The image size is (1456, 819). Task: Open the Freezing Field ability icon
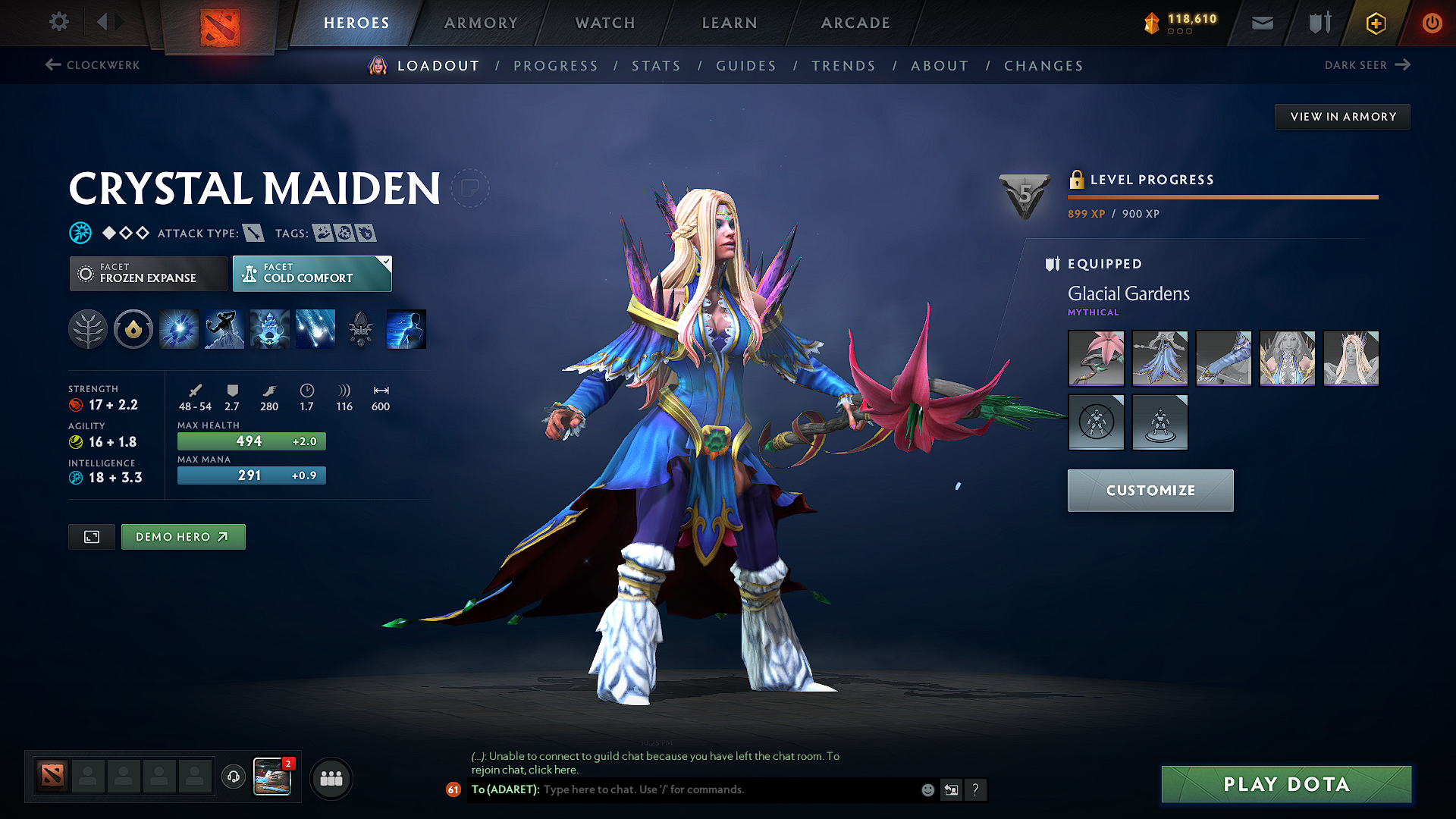pyautogui.click(x=315, y=329)
